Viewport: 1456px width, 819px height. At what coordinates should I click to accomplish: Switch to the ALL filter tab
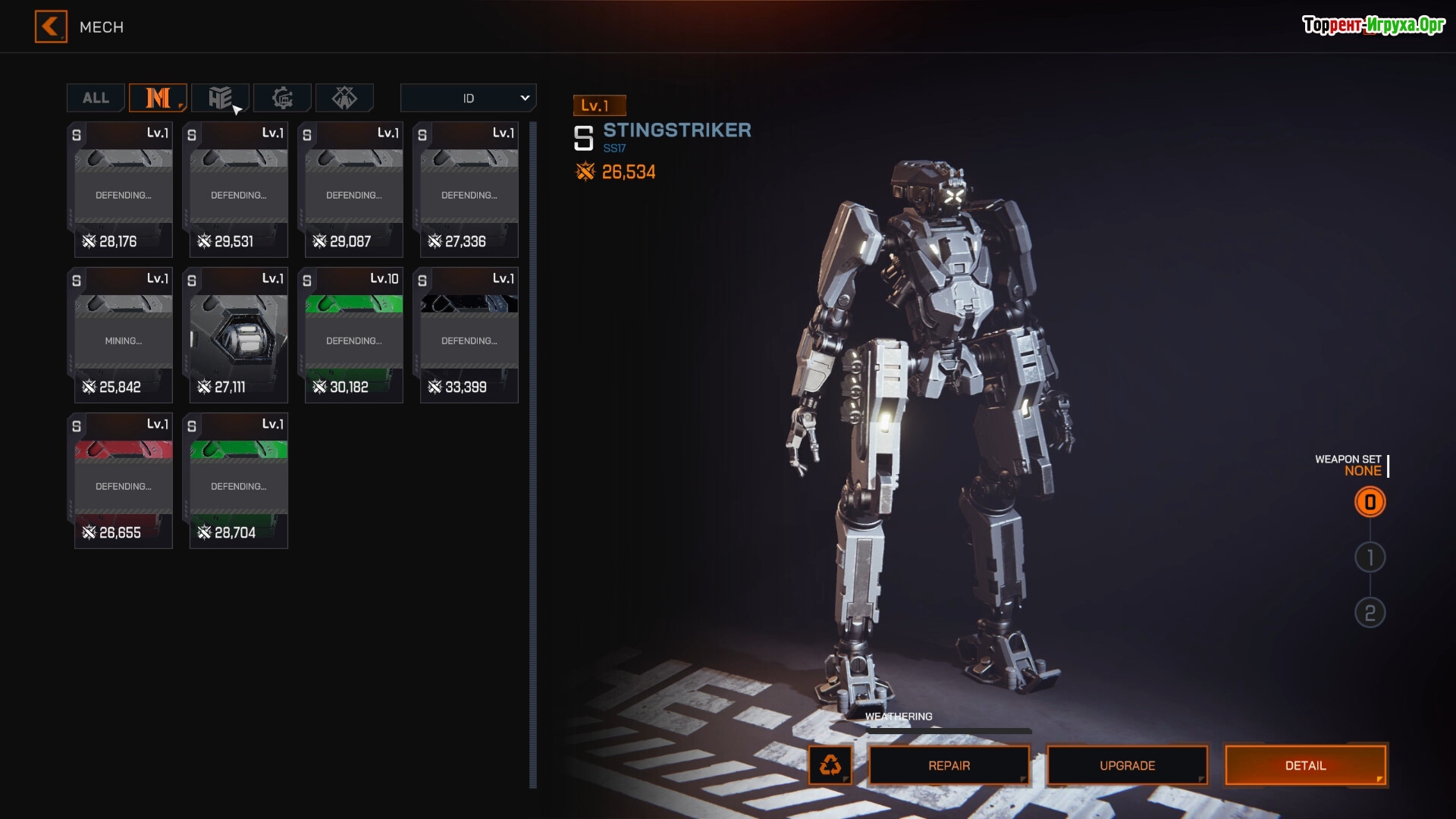point(96,98)
